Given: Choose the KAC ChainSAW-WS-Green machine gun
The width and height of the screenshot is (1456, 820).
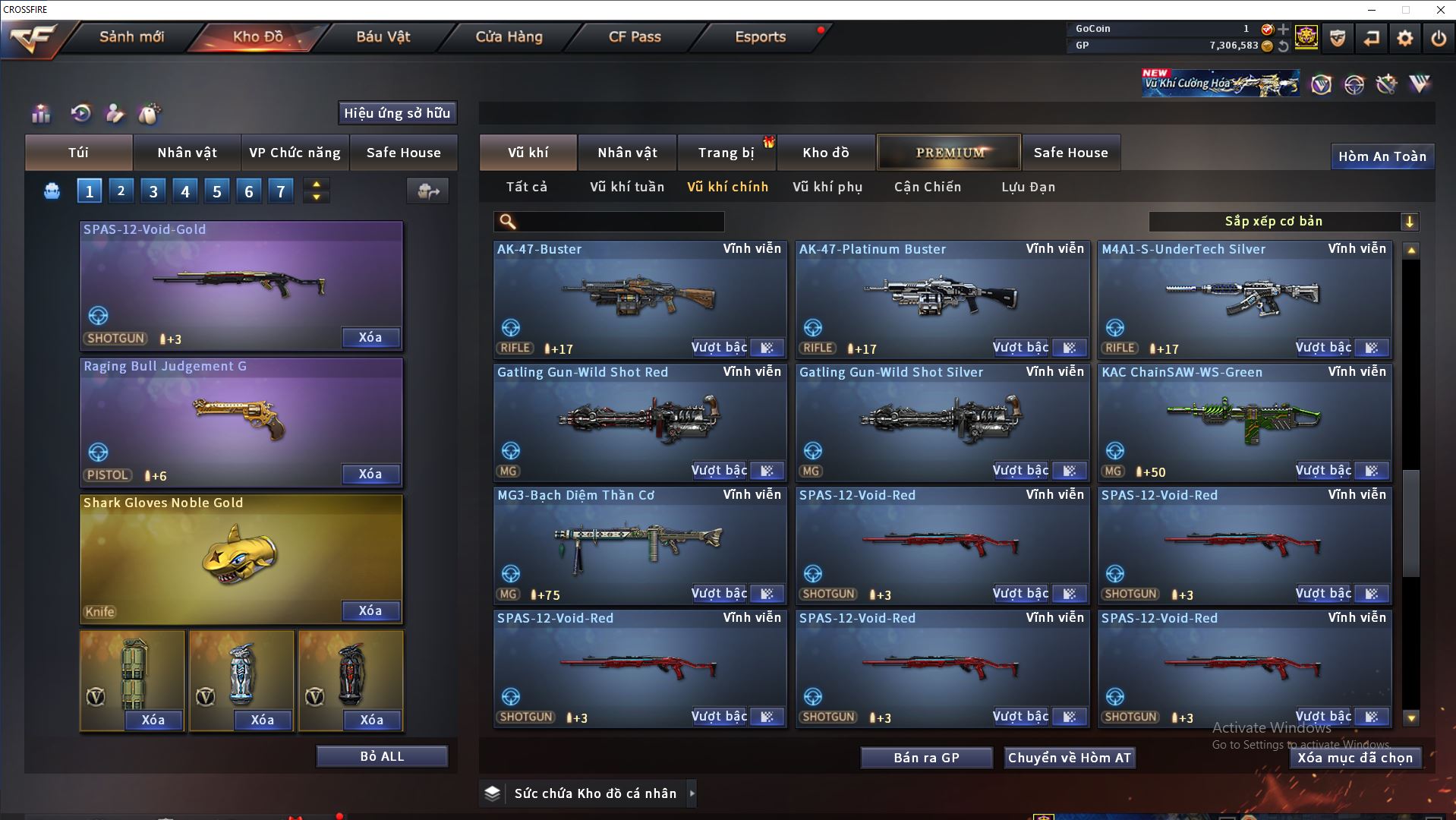Looking at the screenshot, I should click(1243, 419).
